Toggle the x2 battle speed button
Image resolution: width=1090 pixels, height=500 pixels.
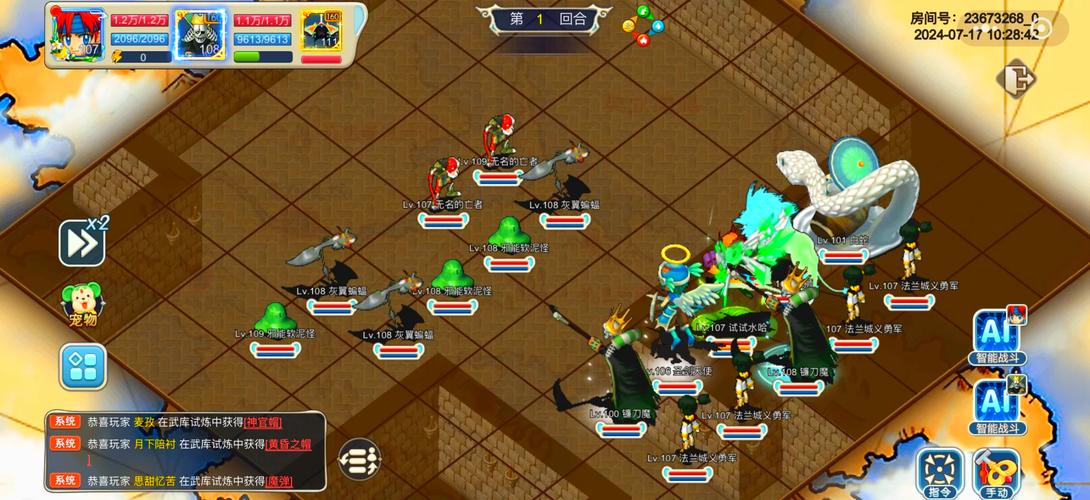82,241
